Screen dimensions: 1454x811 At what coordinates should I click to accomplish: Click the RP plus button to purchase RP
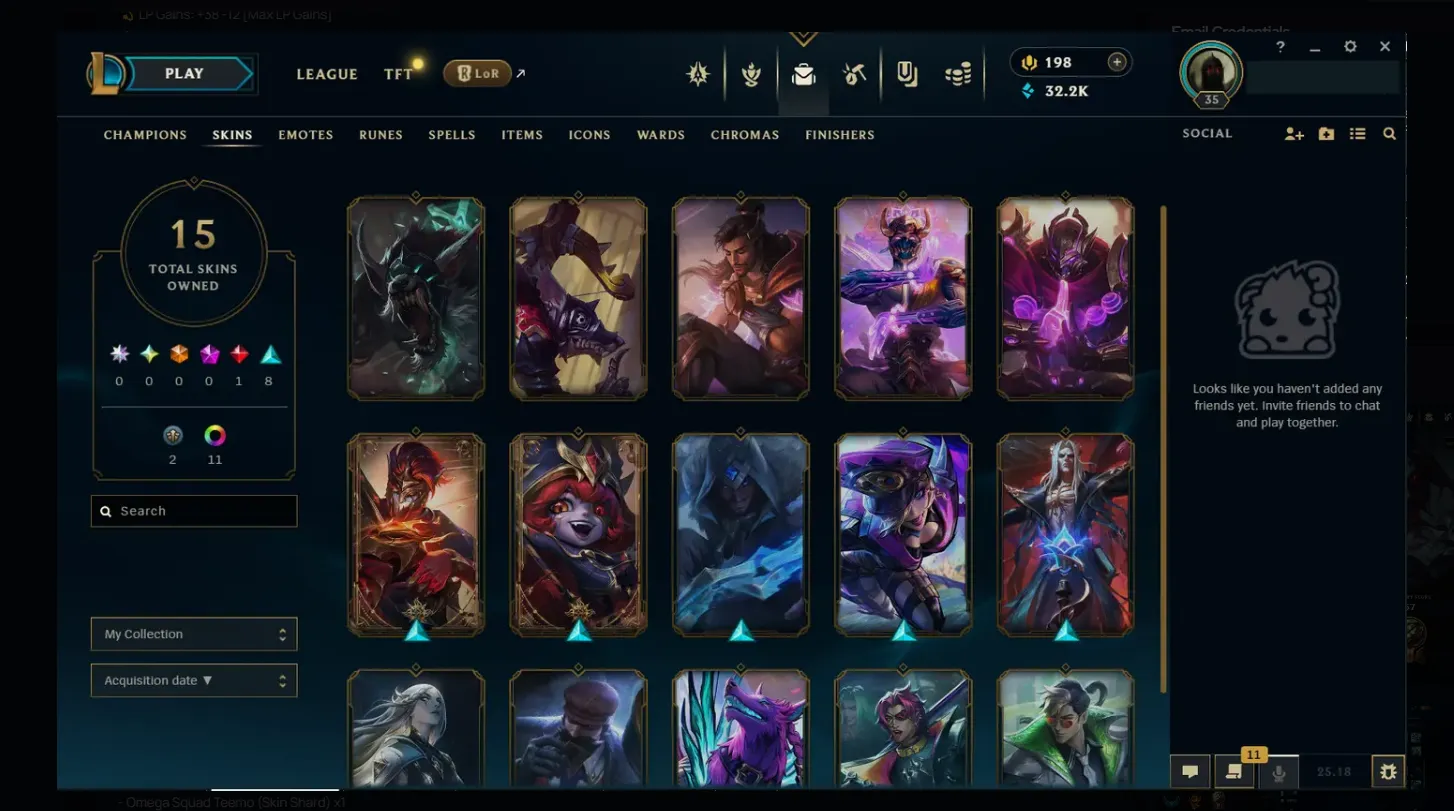tap(1116, 62)
